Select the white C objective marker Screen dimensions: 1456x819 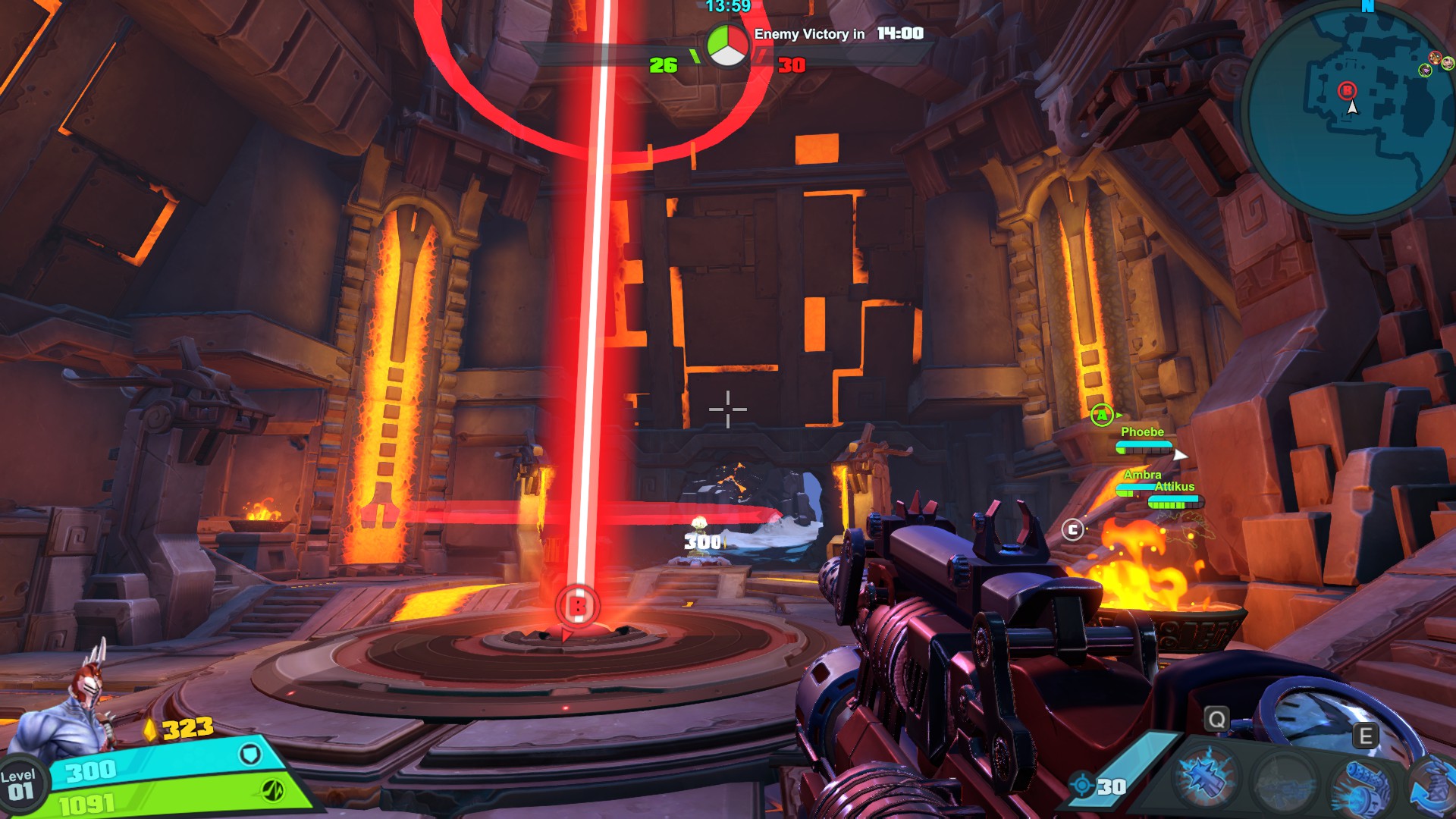coord(1072,529)
